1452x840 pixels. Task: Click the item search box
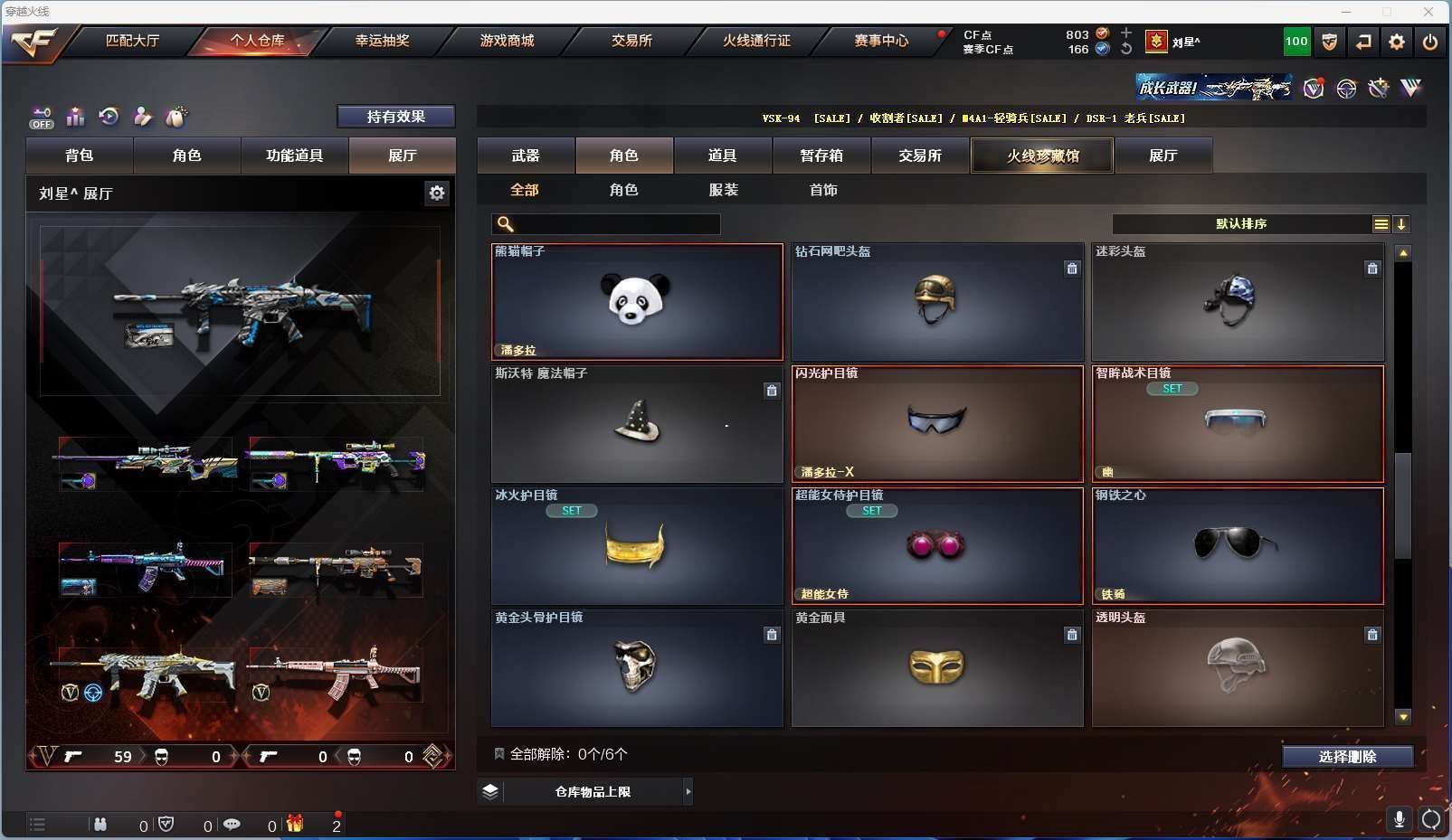click(615, 224)
